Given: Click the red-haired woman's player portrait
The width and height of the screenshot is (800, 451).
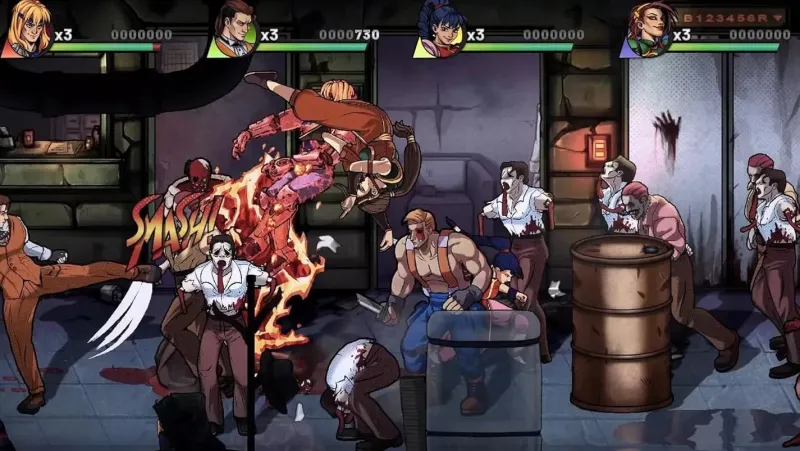Looking at the screenshot, I should pyautogui.click(x=646, y=30).
